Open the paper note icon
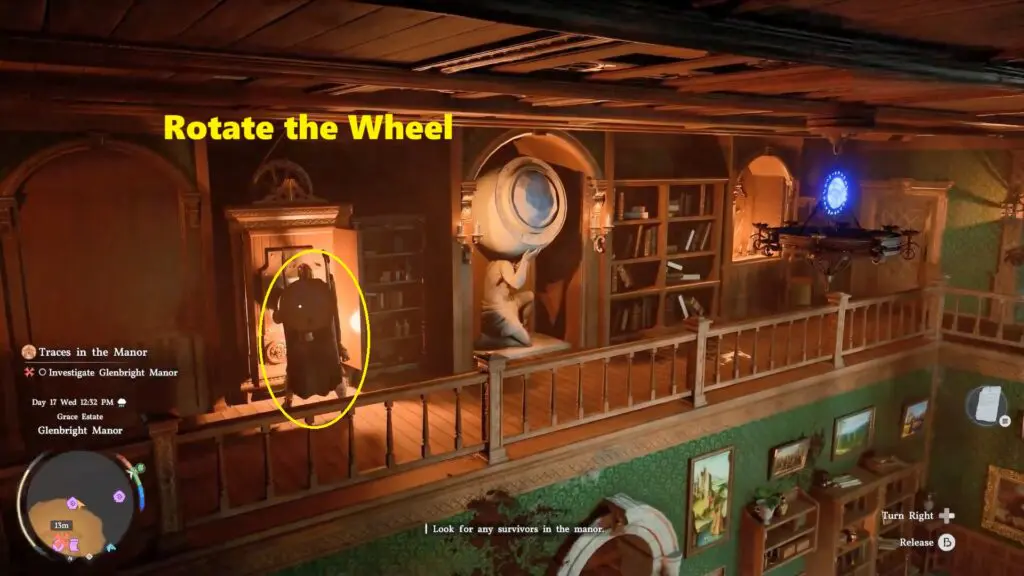Screen dimensions: 1024x576 987,404
